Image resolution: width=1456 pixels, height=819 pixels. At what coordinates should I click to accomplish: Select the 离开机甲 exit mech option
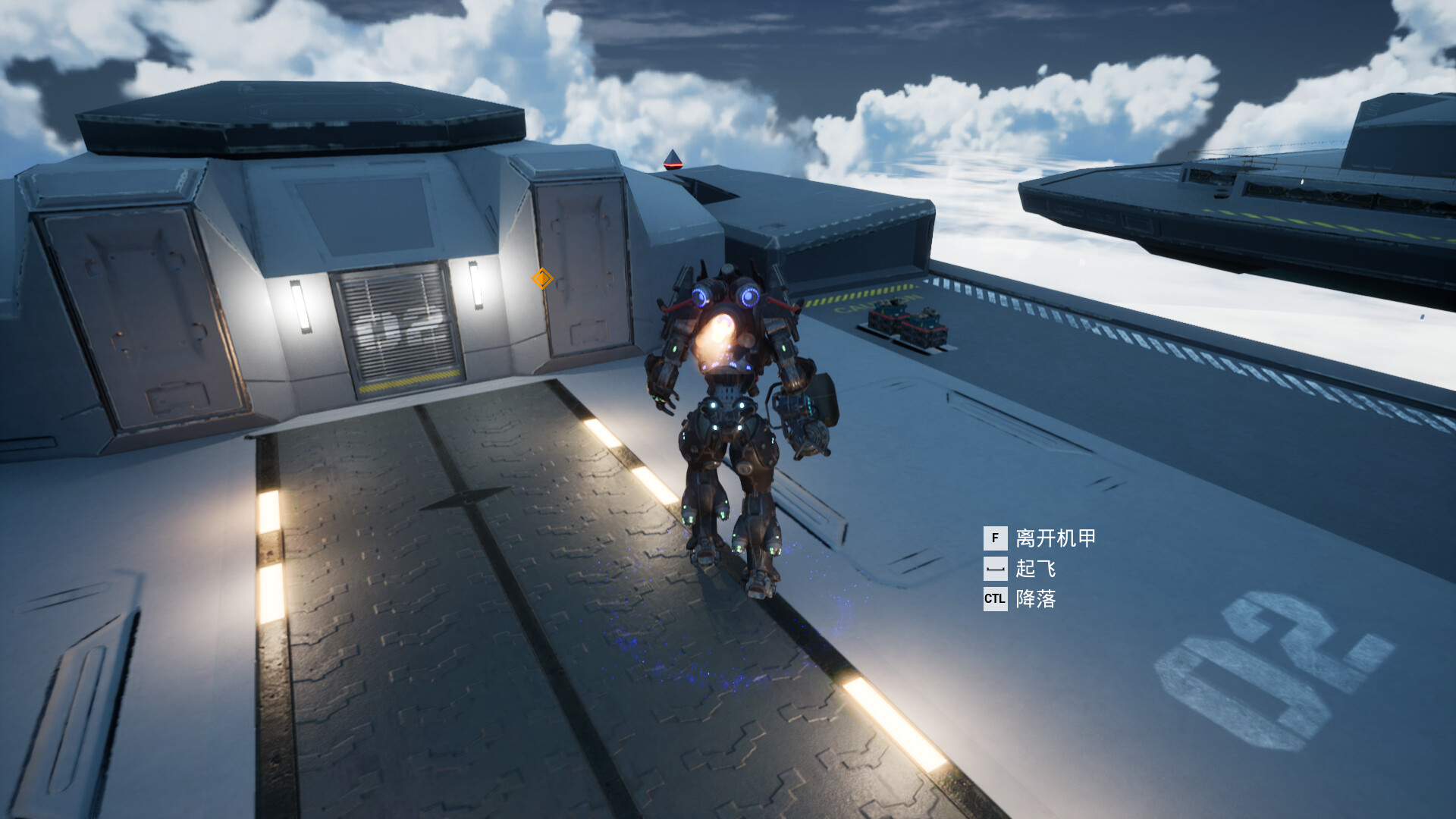1056,538
